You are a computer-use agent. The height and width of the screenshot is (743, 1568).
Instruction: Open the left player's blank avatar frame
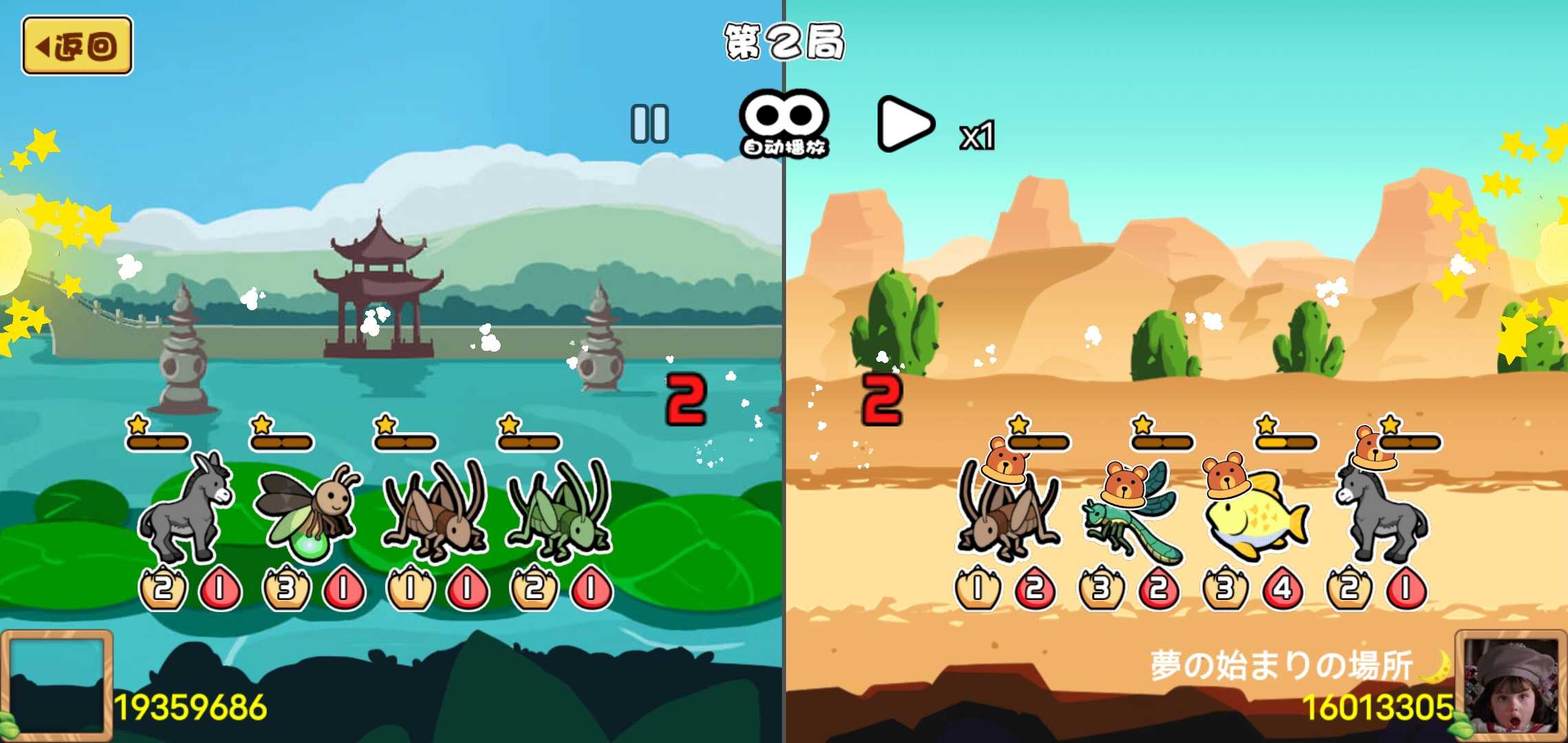pos(56,685)
